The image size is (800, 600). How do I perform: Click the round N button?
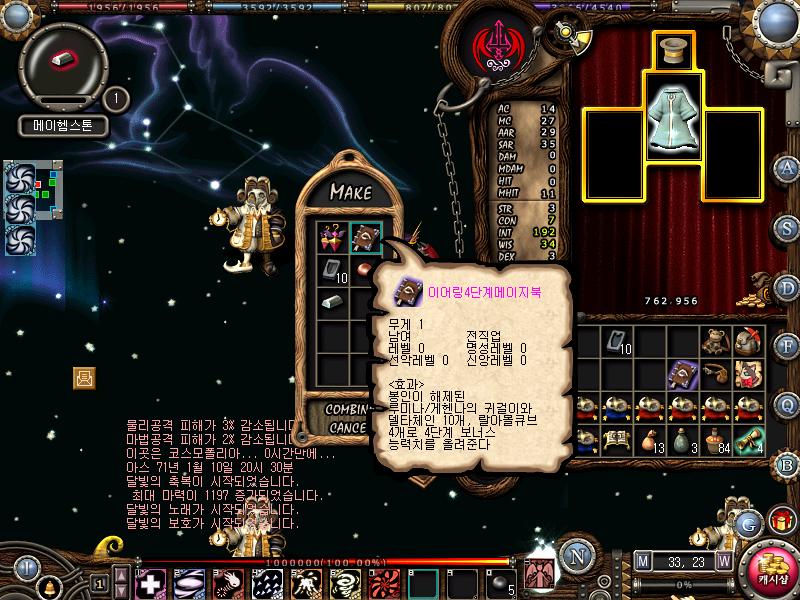(x=575, y=557)
